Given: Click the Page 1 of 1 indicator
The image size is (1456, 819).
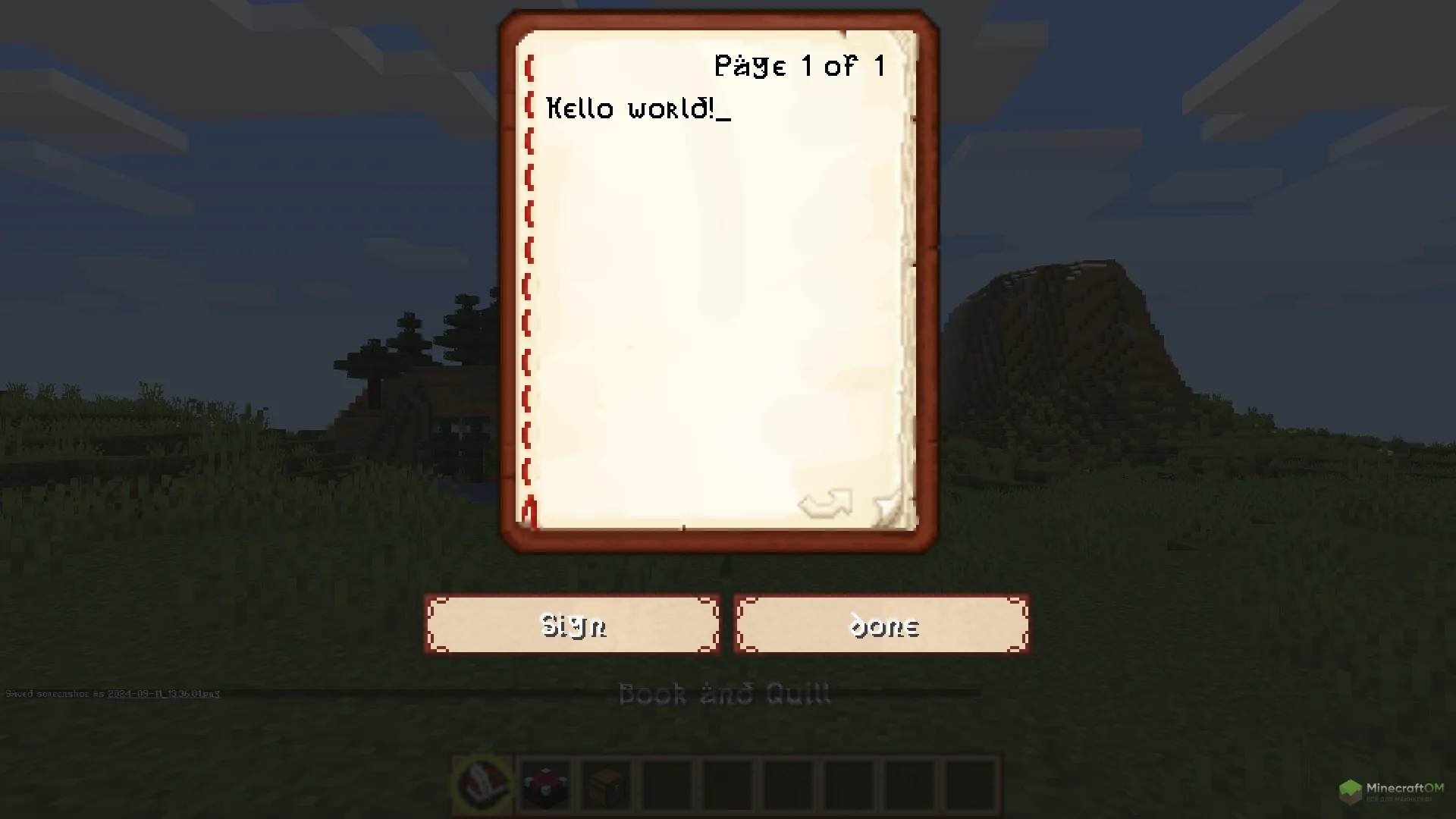Looking at the screenshot, I should tap(799, 66).
